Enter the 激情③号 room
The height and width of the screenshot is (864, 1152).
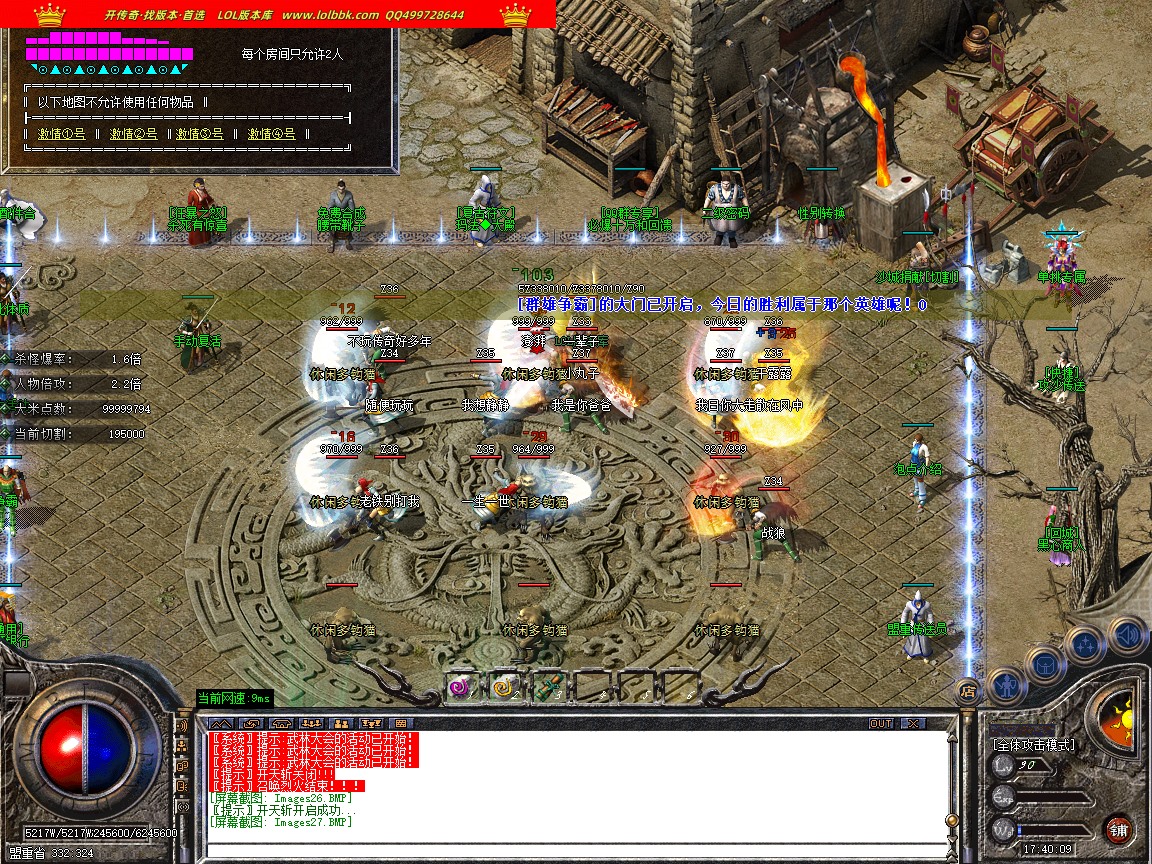201,133
